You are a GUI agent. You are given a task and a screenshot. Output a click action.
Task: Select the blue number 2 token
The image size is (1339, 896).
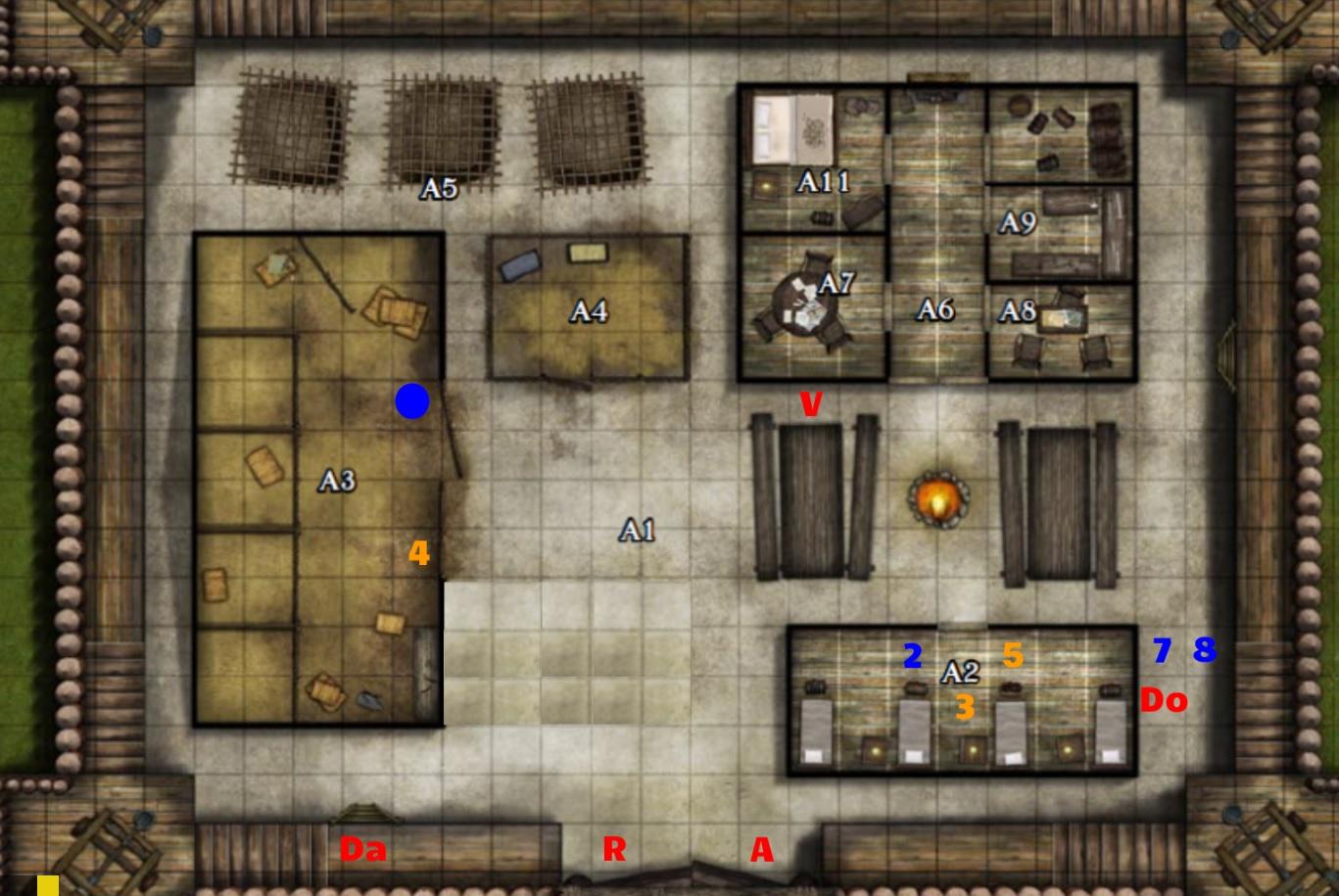912,656
